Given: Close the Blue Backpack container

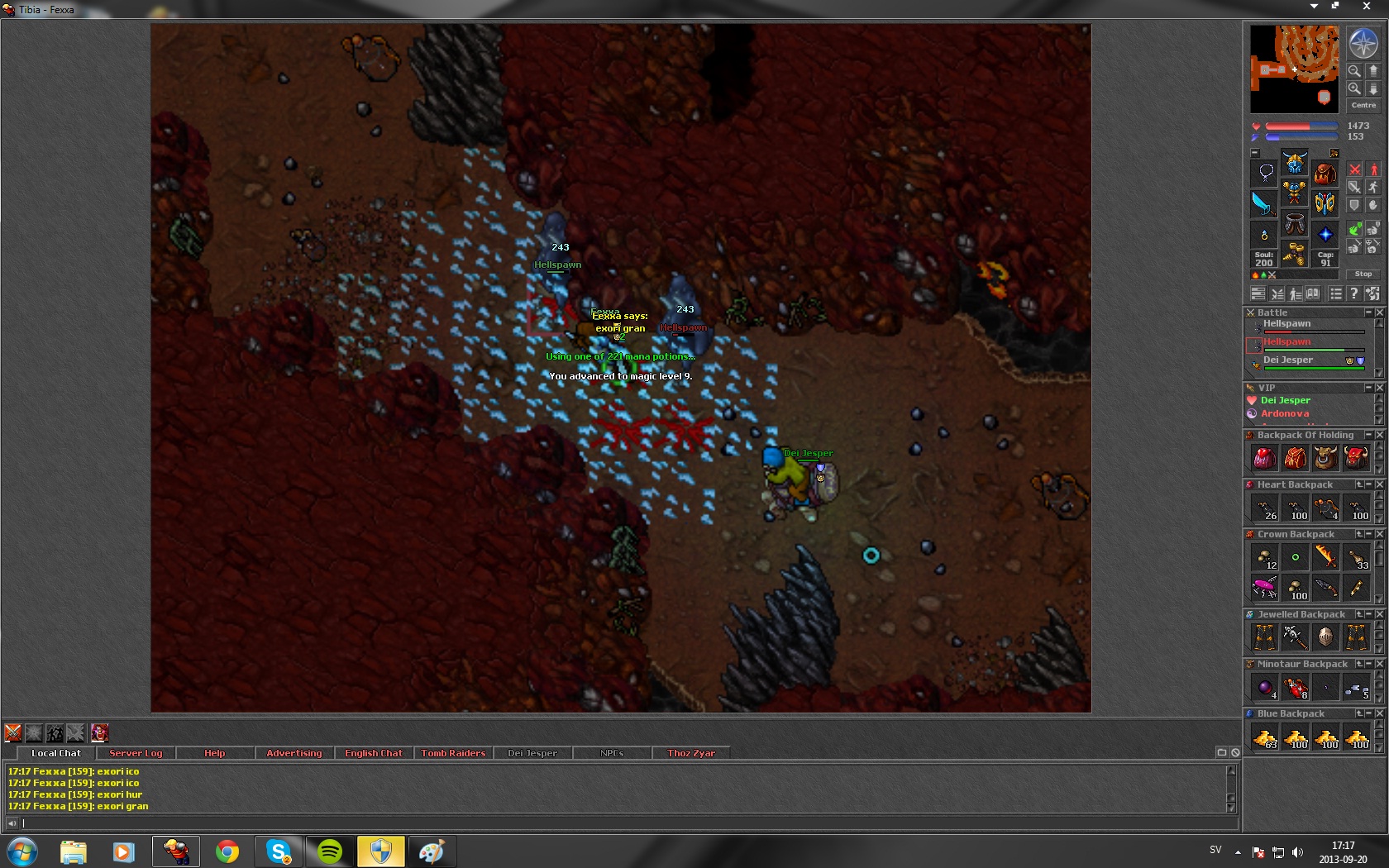Looking at the screenshot, I should 1379,713.
